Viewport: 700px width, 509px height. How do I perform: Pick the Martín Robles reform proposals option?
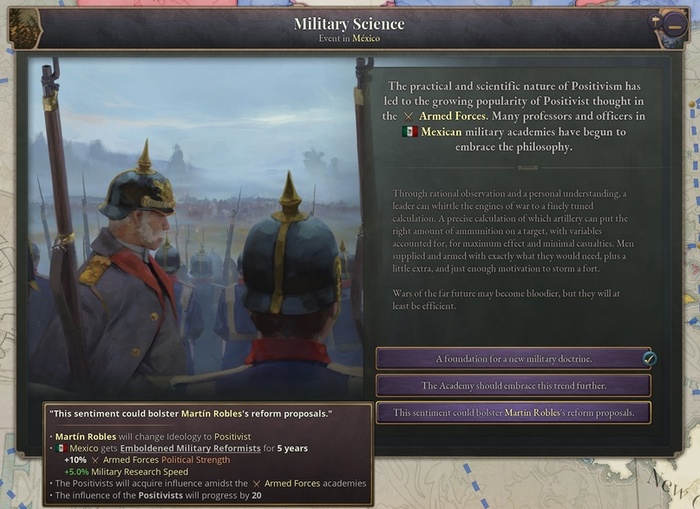[x=513, y=412]
